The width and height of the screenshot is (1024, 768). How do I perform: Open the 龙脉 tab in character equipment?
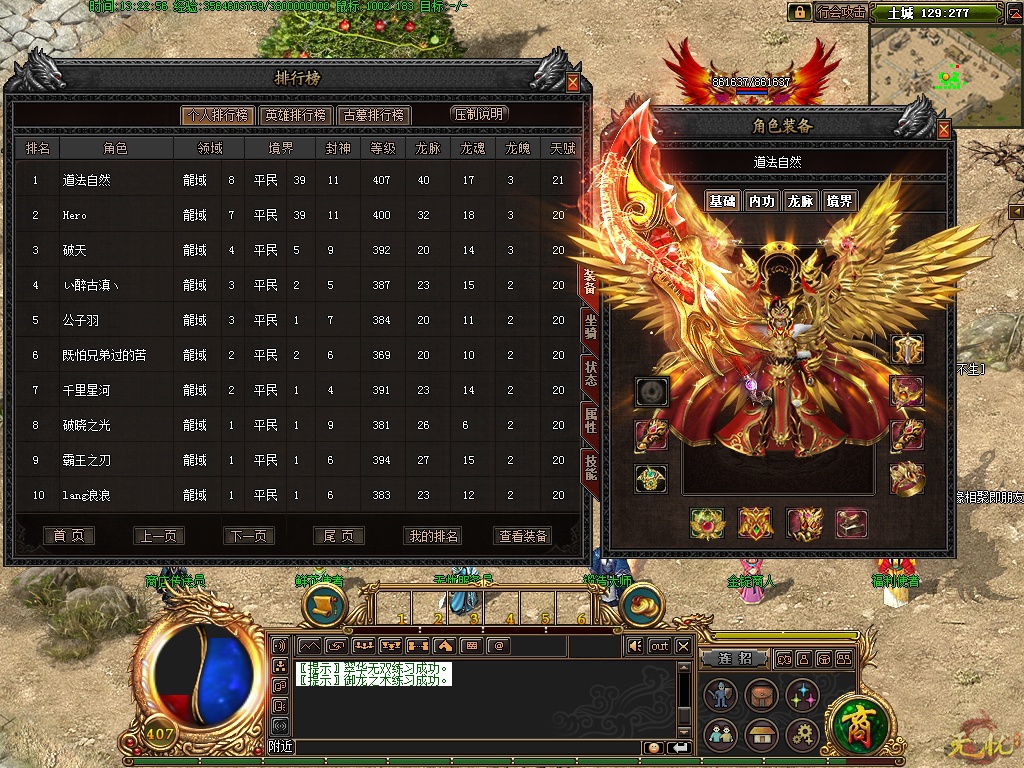800,201
